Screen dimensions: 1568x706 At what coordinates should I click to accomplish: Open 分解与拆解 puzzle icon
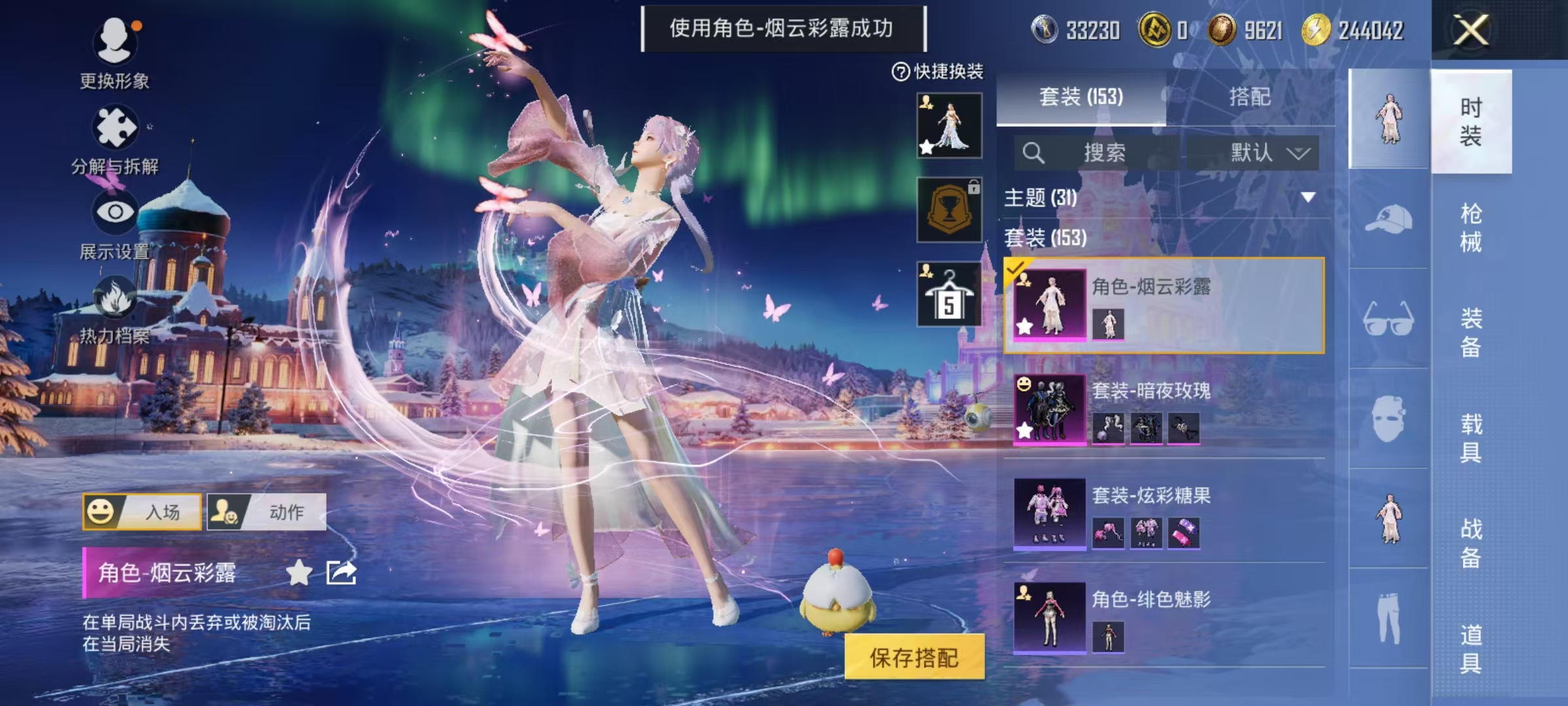[x=116, y=127]
